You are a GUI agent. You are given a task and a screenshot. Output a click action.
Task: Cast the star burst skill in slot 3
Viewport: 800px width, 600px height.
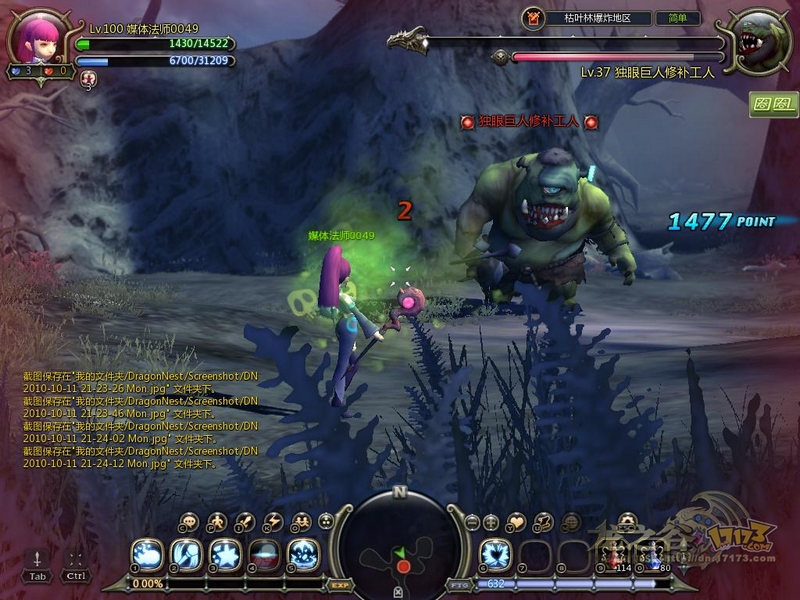tap(225, 555)
